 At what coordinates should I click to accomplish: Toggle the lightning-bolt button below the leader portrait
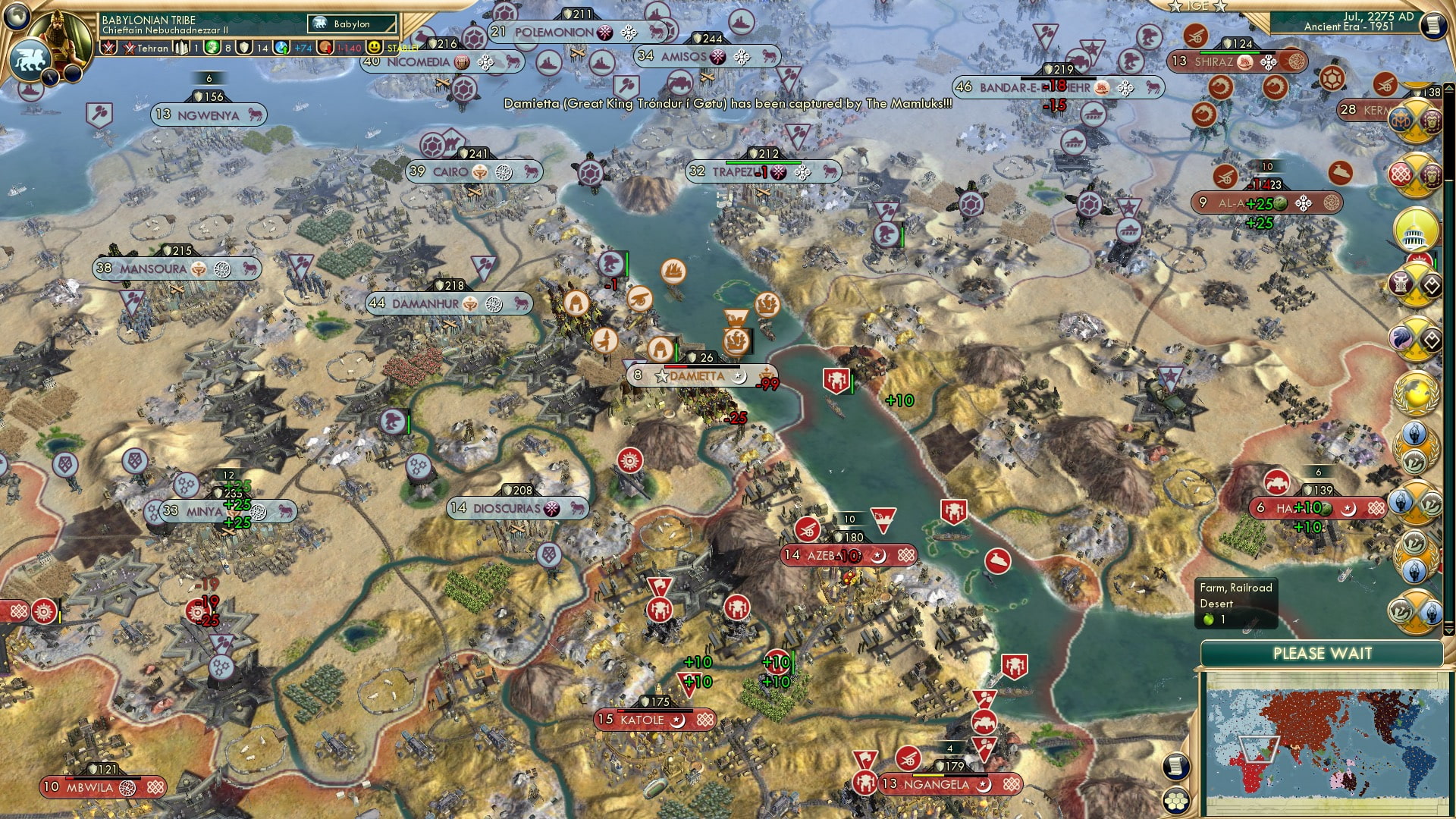(x=50, y=77)
